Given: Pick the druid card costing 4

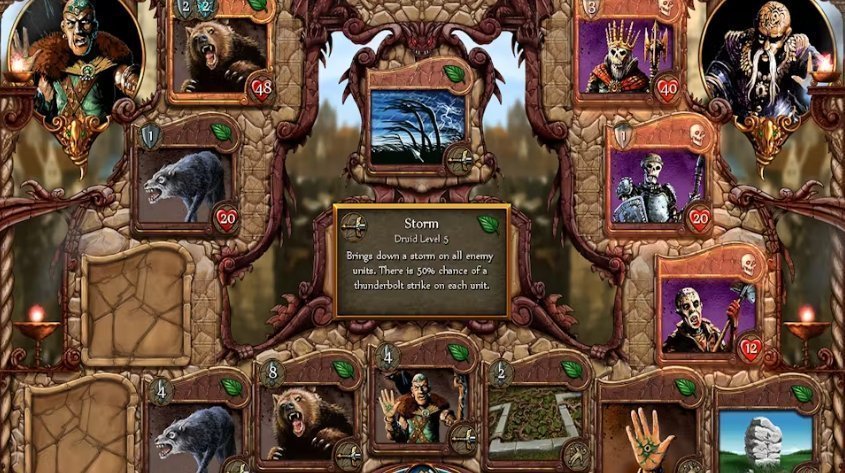Looking at the screenshot, I should pos(418,407).
